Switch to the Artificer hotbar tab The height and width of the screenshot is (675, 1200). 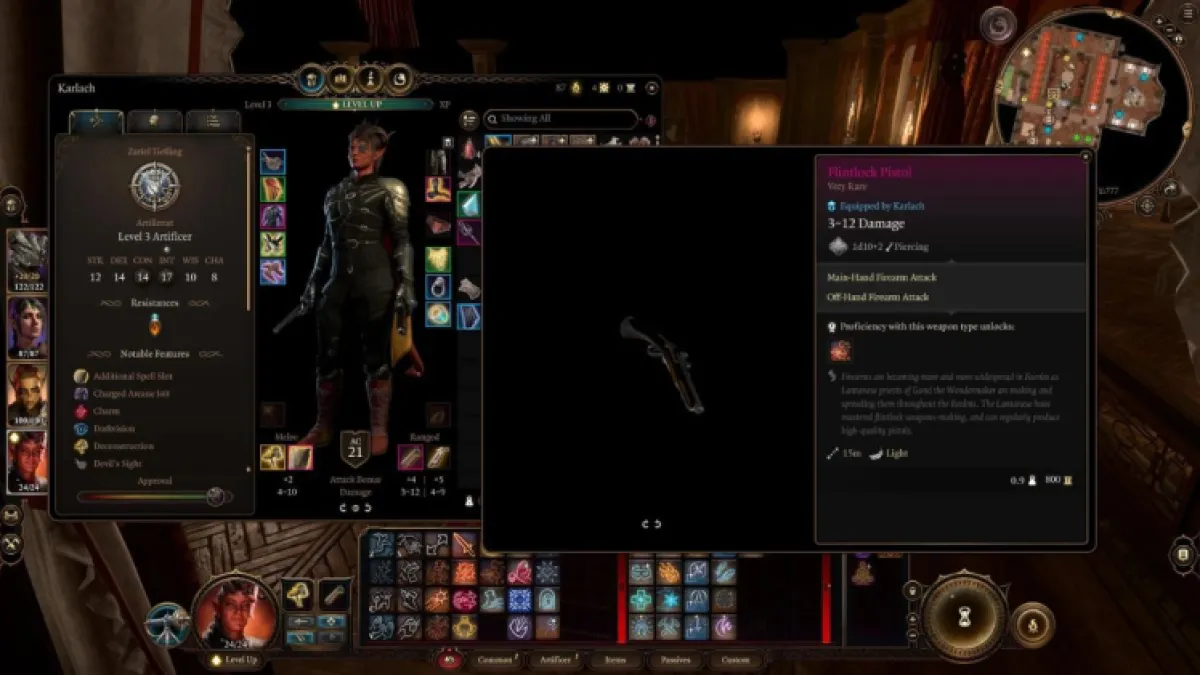(555, 660)
